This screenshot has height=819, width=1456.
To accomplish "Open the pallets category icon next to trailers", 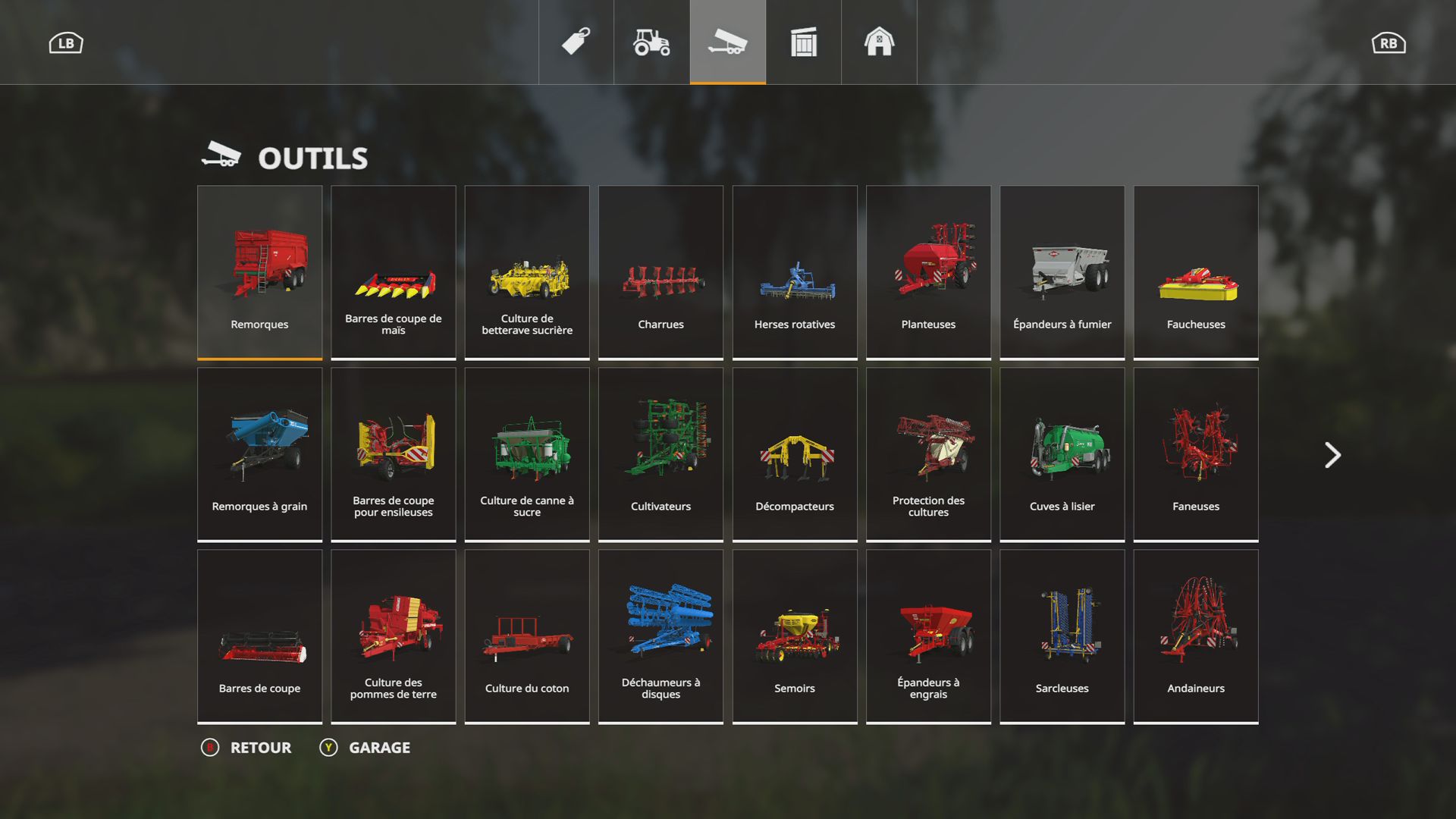I will click(802, 43).
